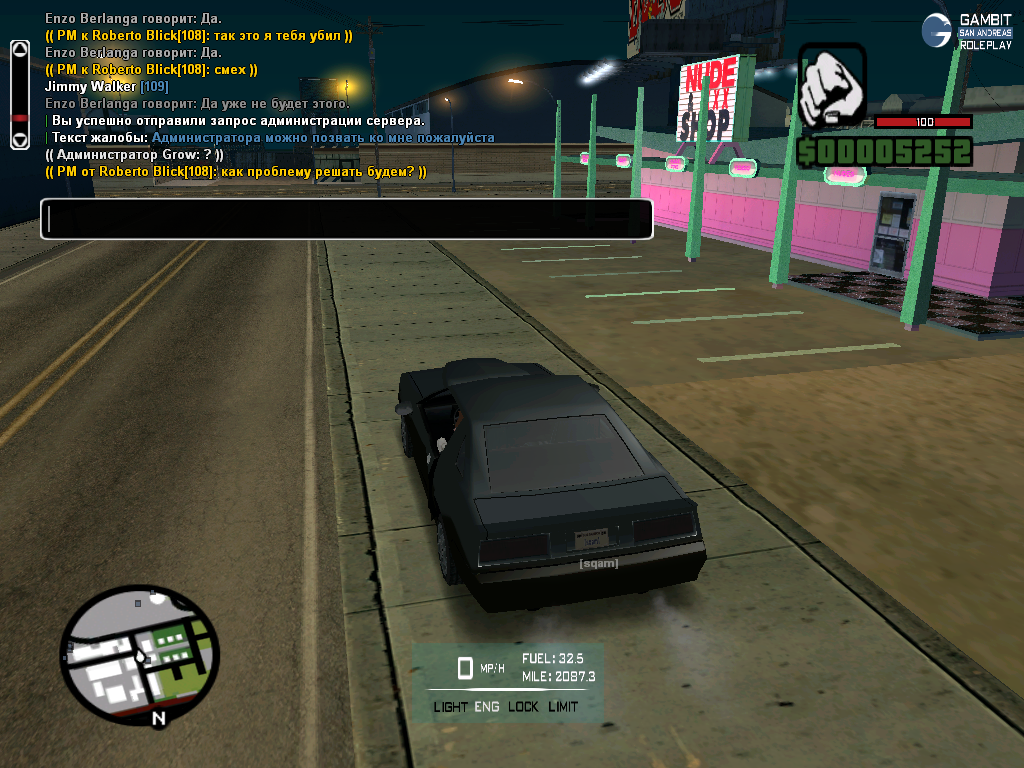Toggle the ENG engine indicator
This screenshot has height=768, width=1024.
point(488,707)
